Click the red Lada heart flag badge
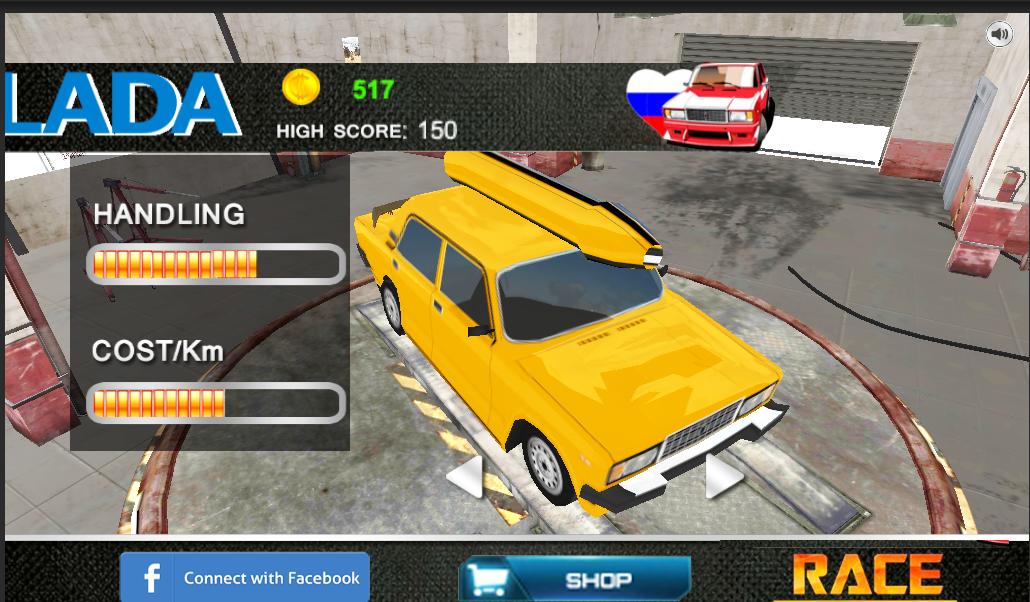Image resolution: width=1030 pixels, height=602 pixels. tap(700, 105)
